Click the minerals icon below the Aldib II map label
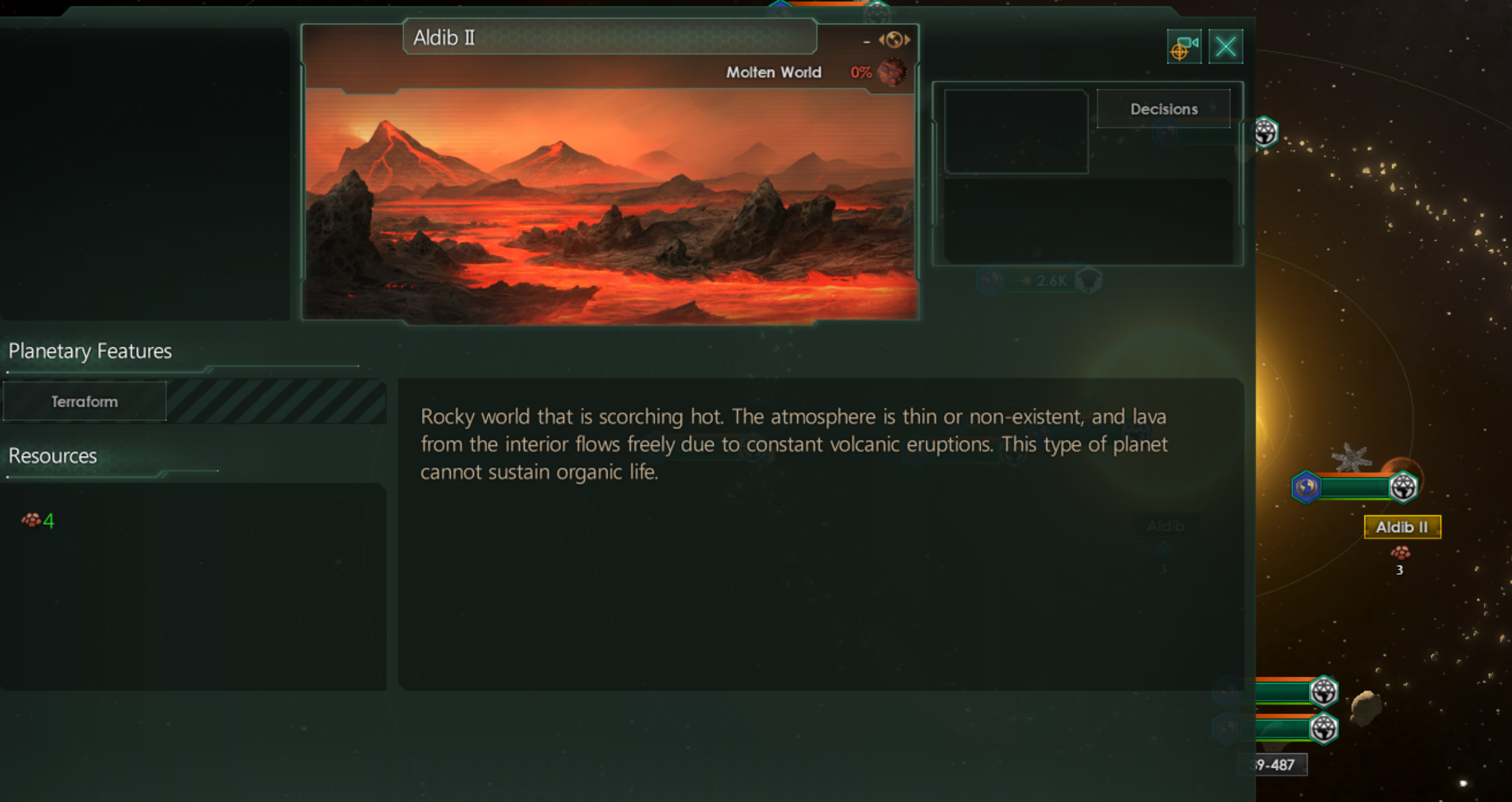The image size is (1512, 802). tap(1401, 553)
